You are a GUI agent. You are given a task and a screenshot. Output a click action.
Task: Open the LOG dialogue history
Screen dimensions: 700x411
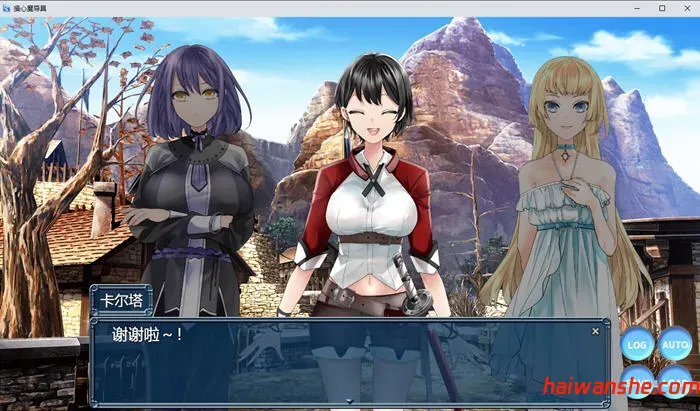tap(636, 345)
